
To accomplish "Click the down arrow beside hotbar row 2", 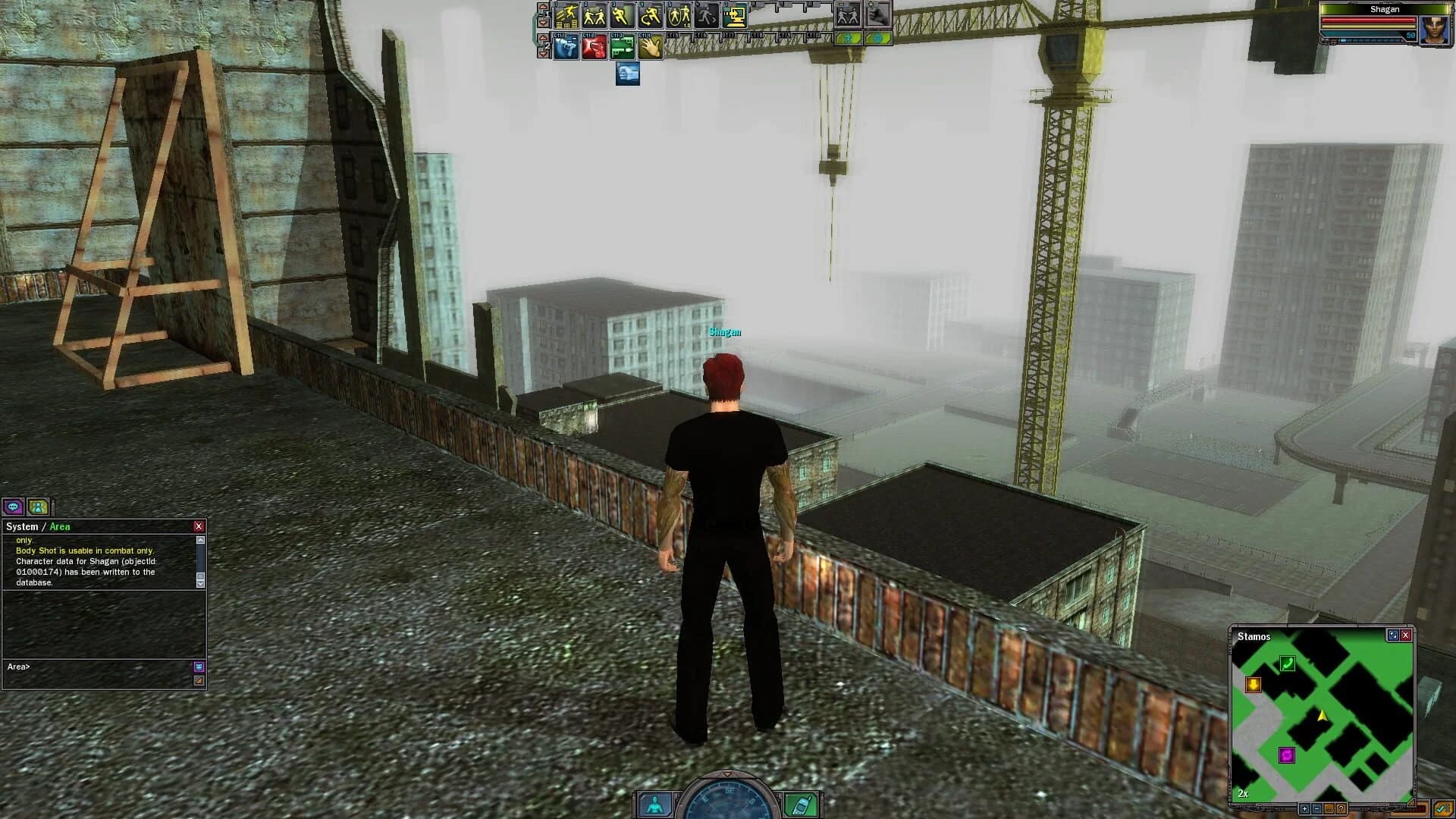I will [543, 55].
